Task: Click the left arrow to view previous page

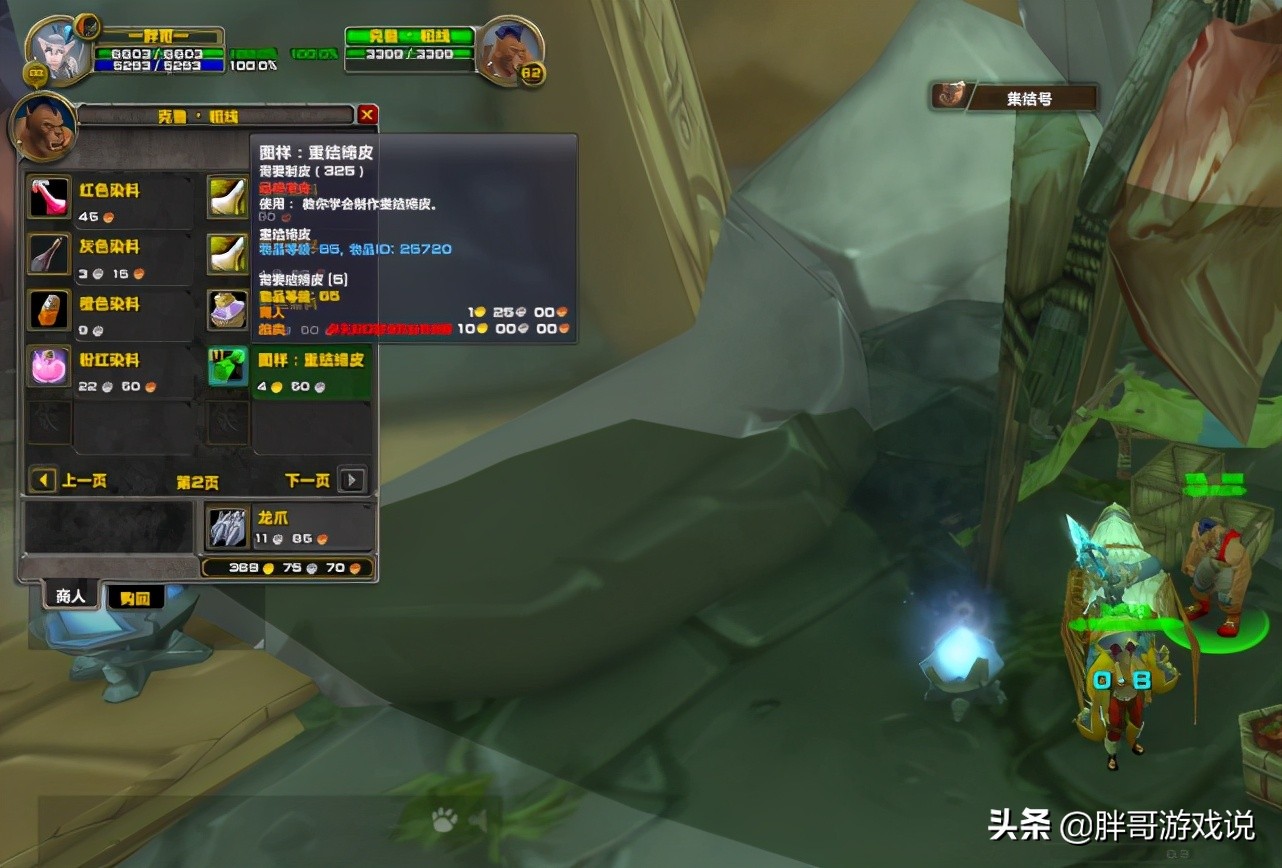Action: point(41,480)
